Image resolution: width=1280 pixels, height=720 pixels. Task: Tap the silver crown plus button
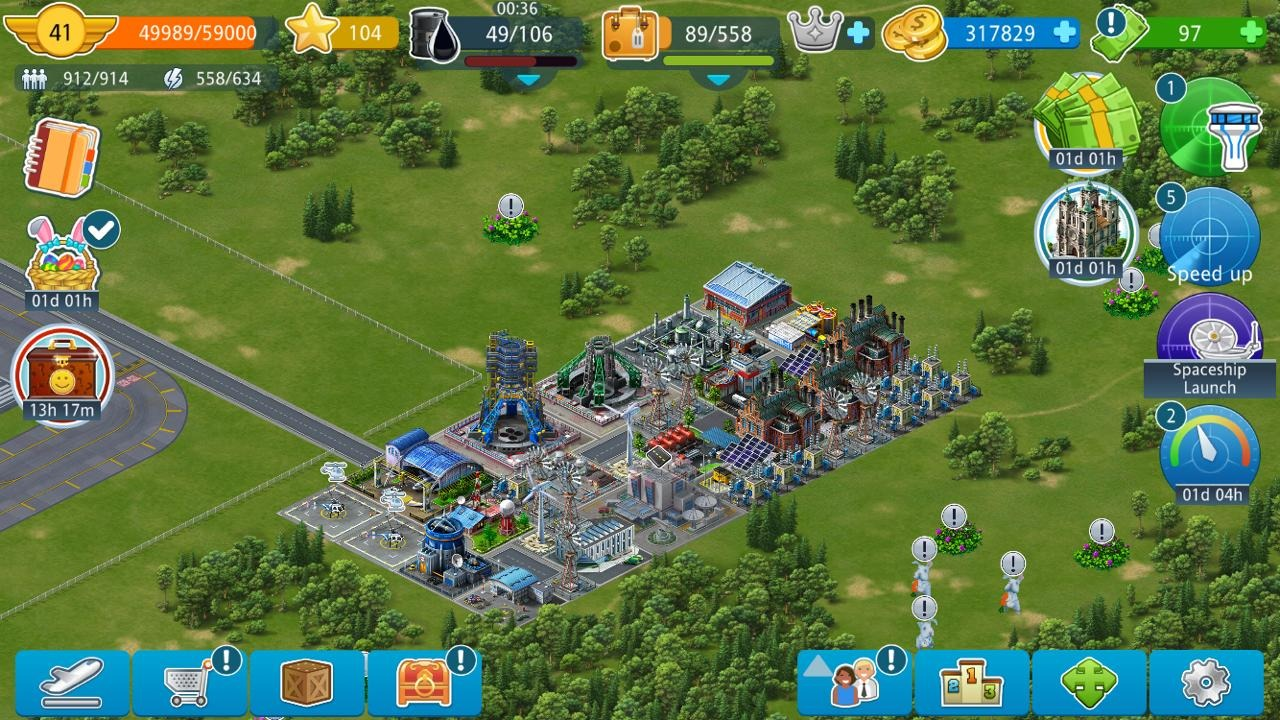pyautogui.click(x=857, y=33)
